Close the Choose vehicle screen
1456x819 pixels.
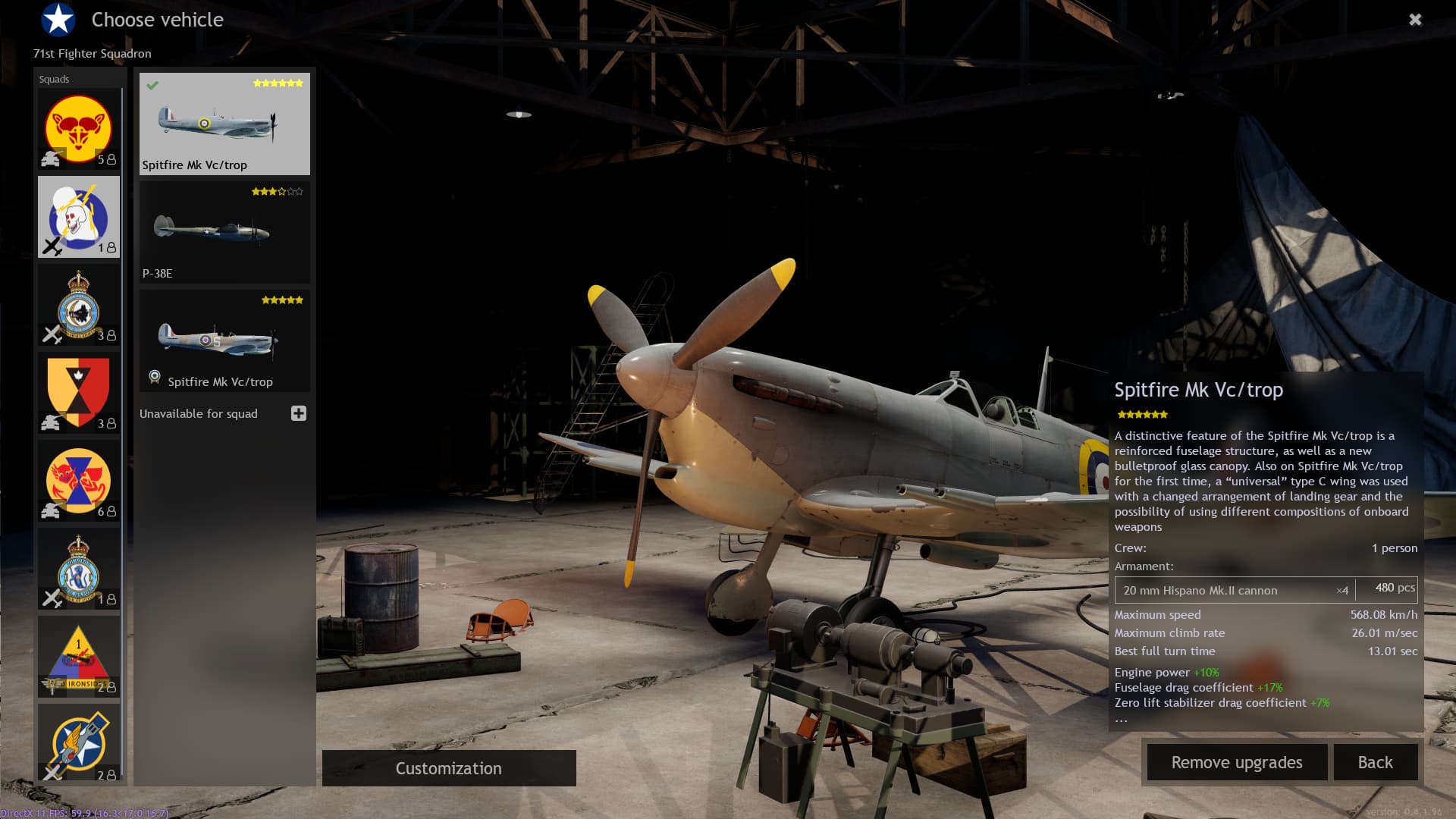coord(1415,20)
